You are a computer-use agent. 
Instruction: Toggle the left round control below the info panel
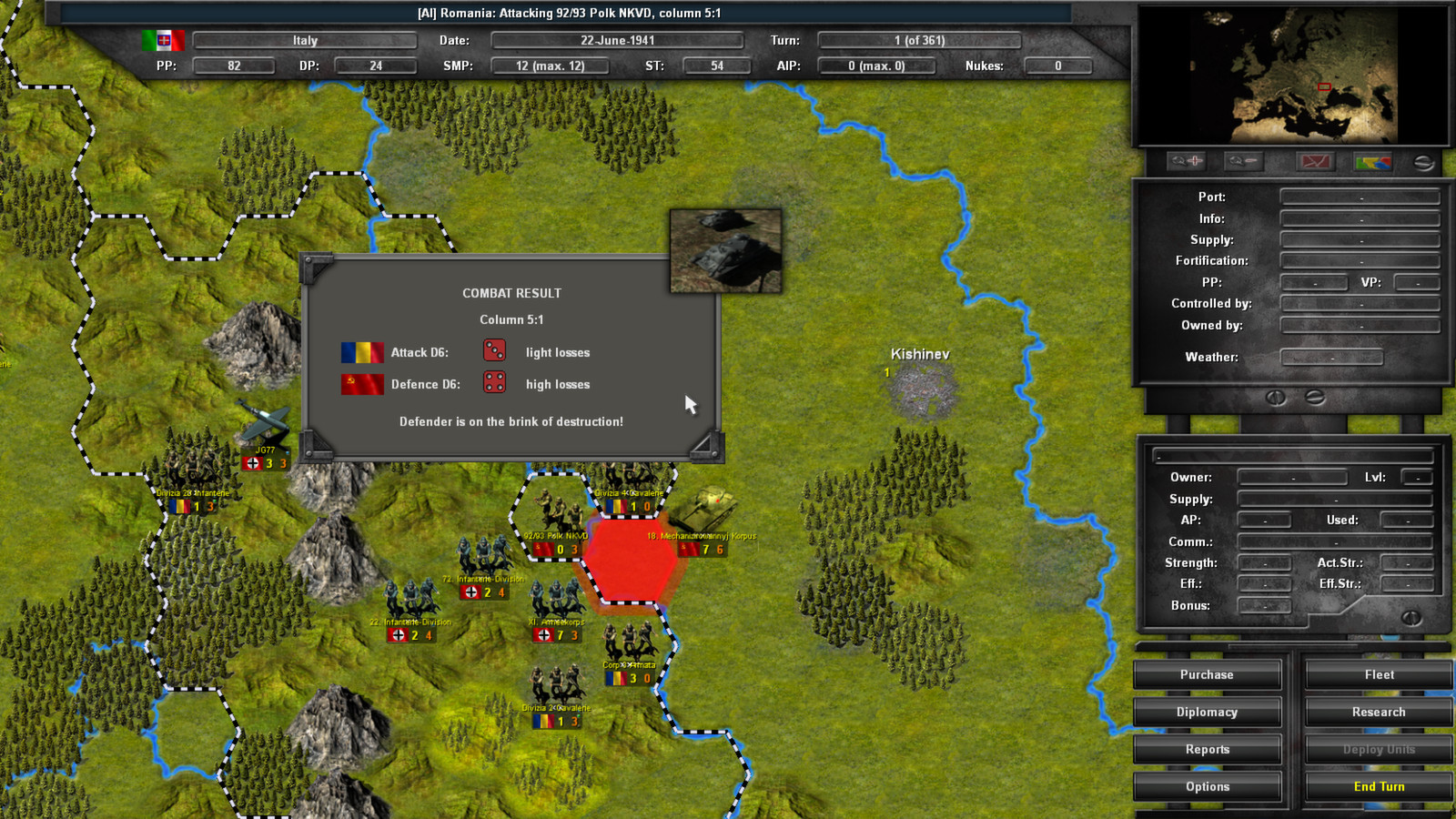point(1277,398)
